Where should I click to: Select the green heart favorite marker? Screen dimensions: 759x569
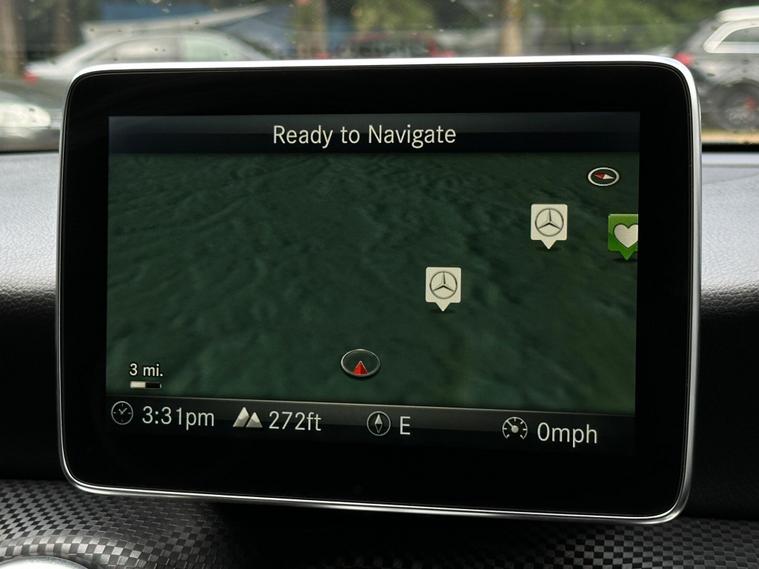point(624,235)
